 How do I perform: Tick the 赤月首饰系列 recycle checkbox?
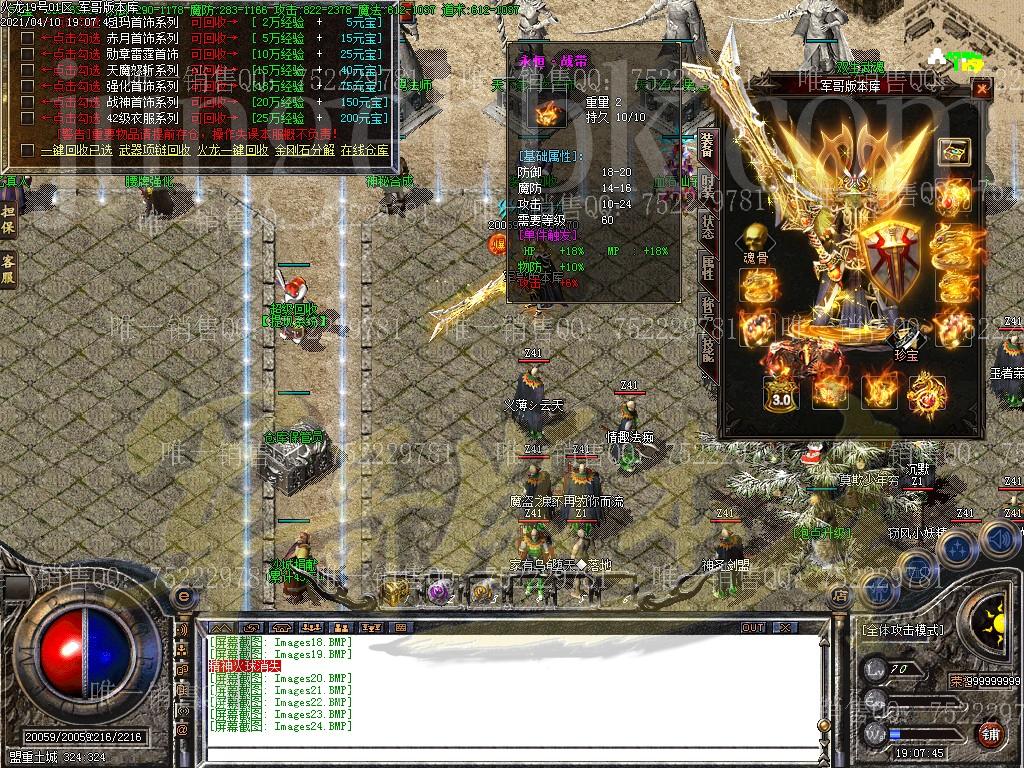27,38
